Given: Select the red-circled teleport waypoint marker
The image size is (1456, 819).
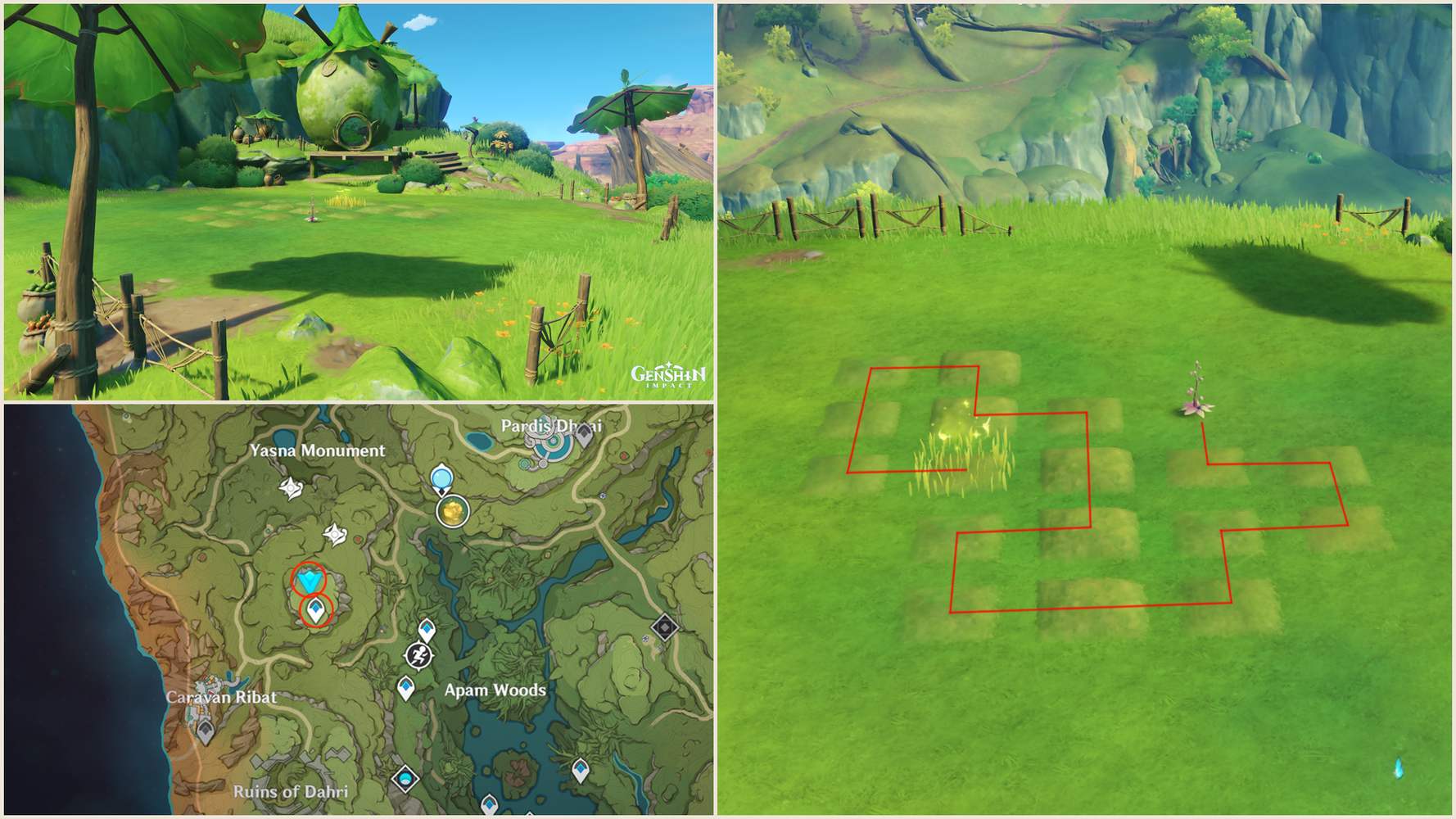Looking at the screenshot, I should 315,610.
